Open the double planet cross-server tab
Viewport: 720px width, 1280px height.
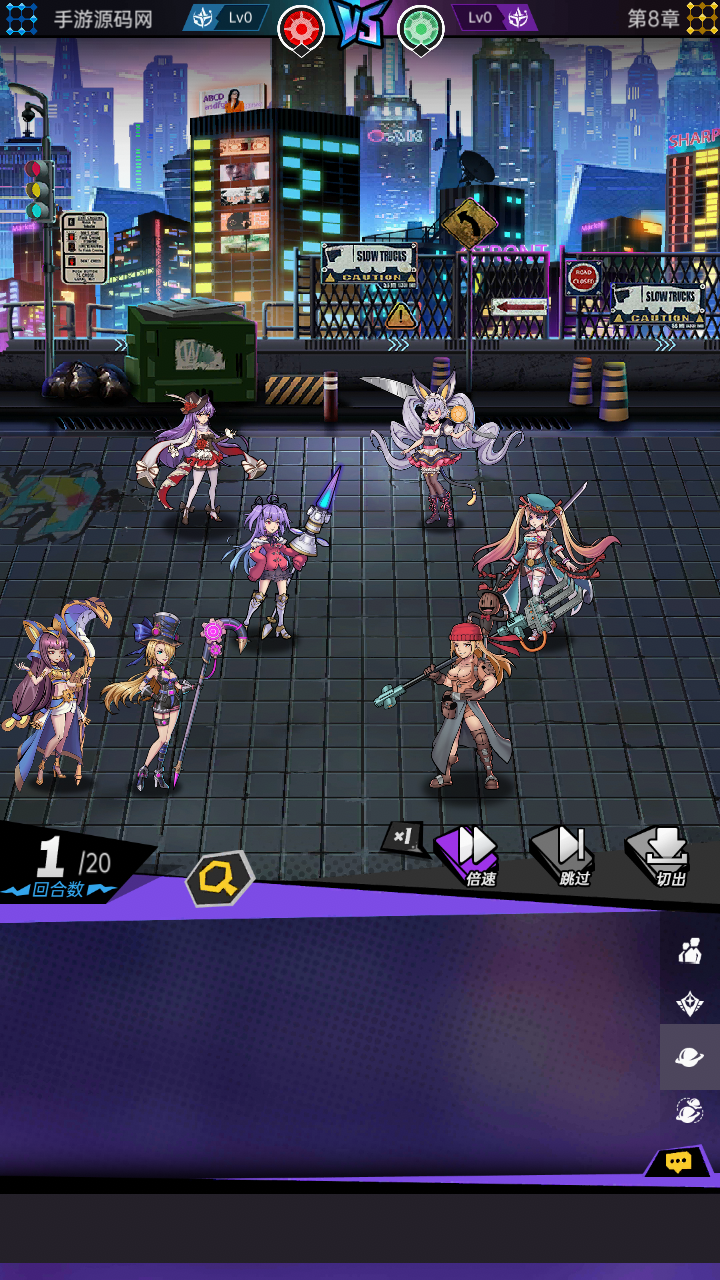[x=690, y=1110]
